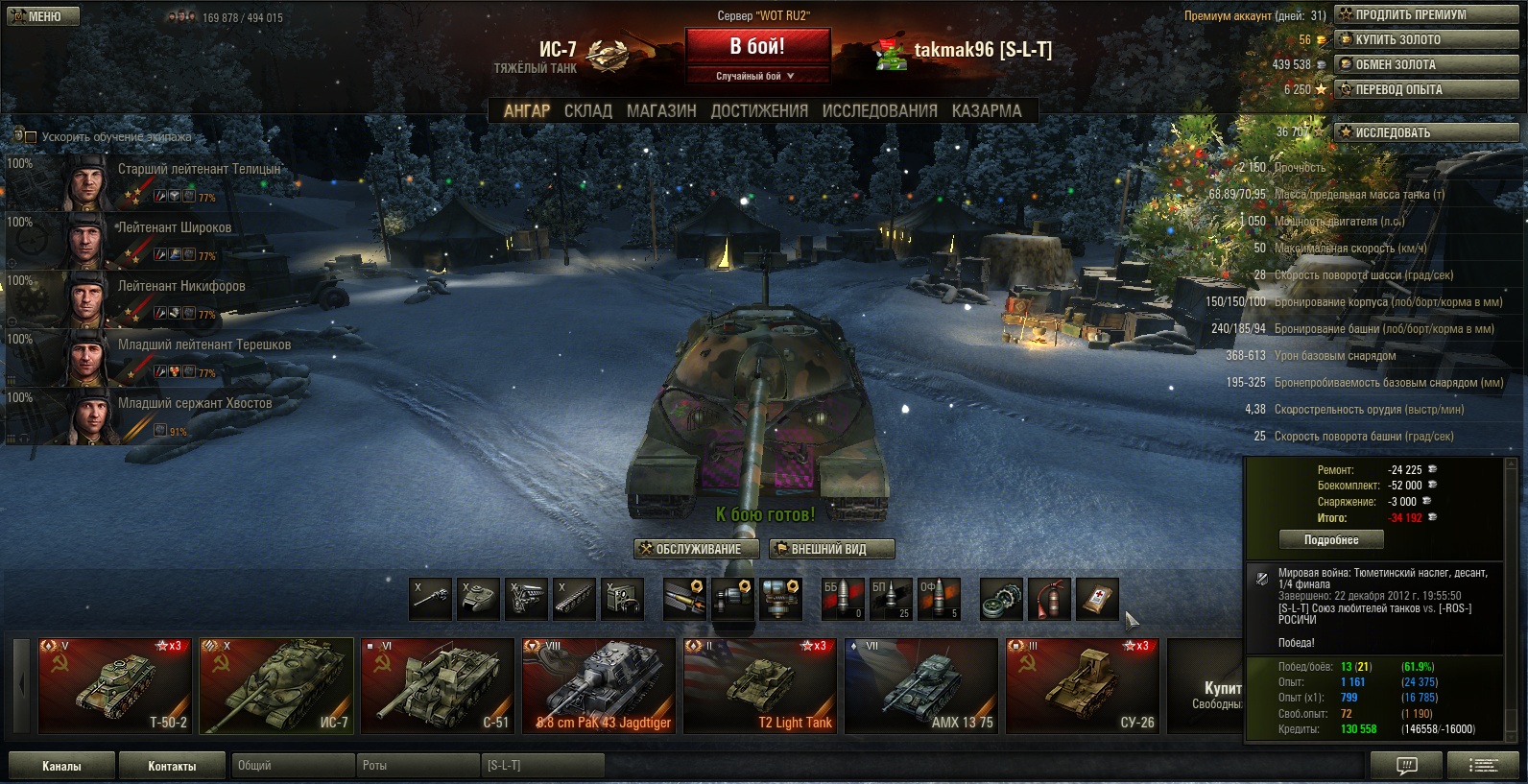
Task: Select the T-50-2 tank in carousel
Action: coord(114,685)
